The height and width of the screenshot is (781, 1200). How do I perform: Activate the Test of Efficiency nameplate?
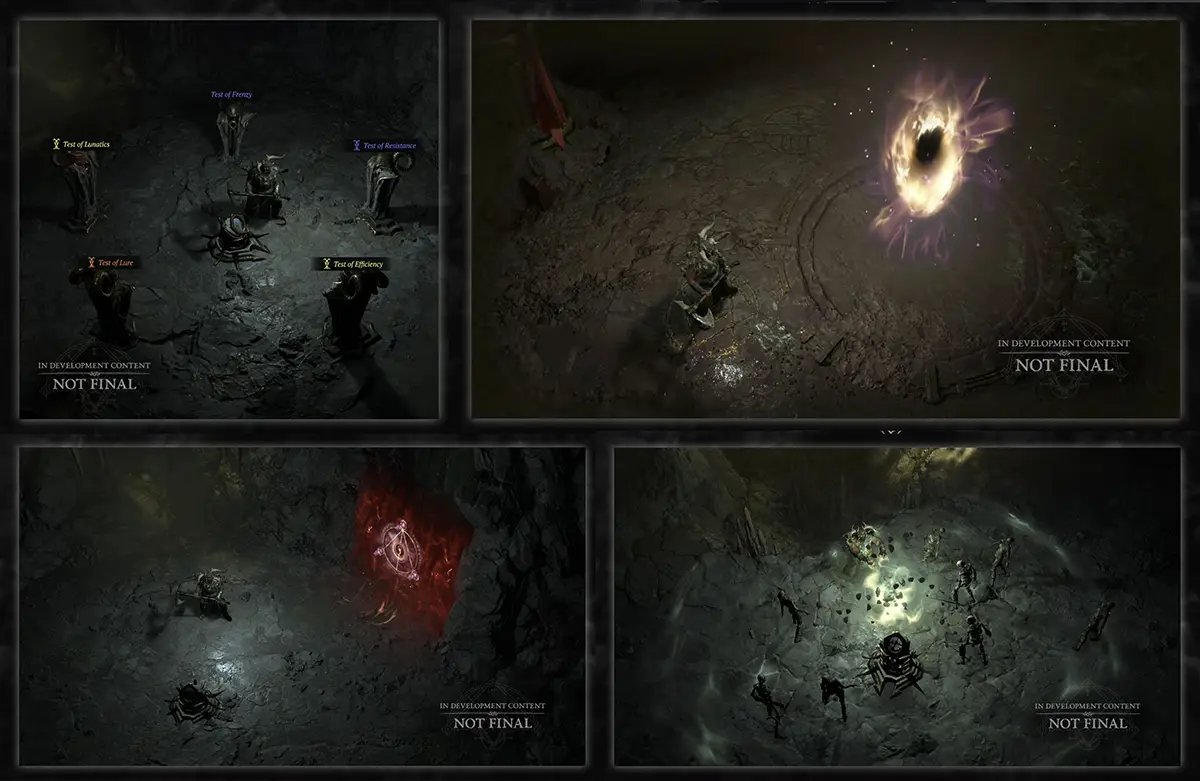[353, 264]
